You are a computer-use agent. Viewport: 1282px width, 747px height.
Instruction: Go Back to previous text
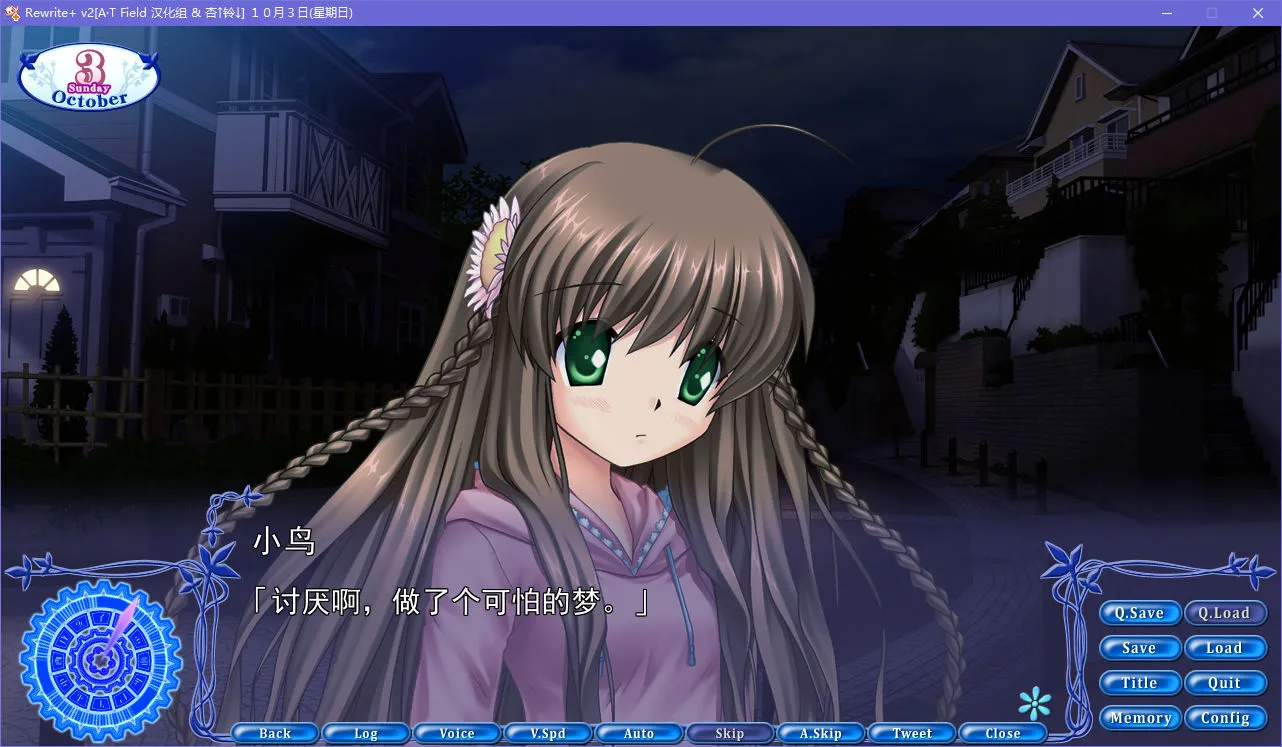274,732
